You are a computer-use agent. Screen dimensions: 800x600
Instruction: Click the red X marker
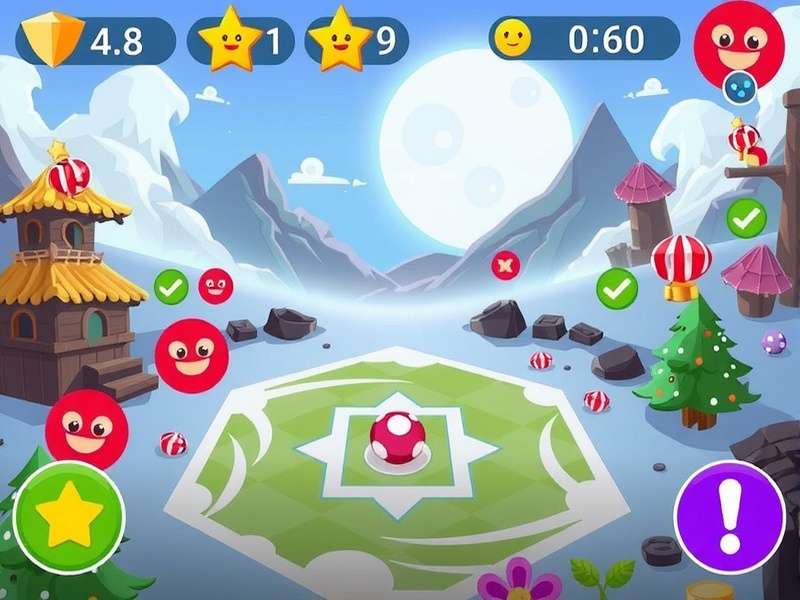click(505, 265)
